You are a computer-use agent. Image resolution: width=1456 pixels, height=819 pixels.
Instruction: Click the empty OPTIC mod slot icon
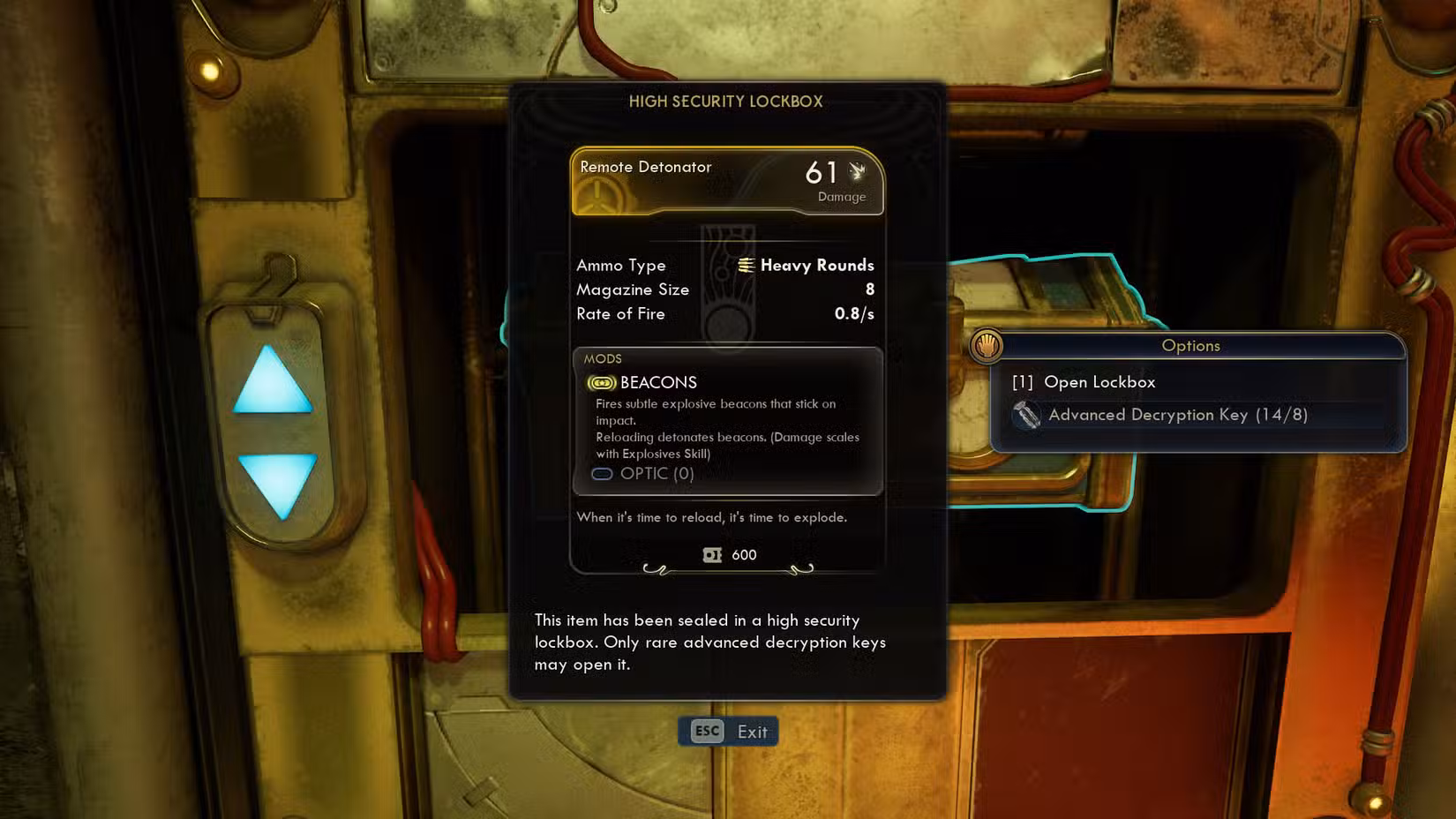tap(602, 474)
